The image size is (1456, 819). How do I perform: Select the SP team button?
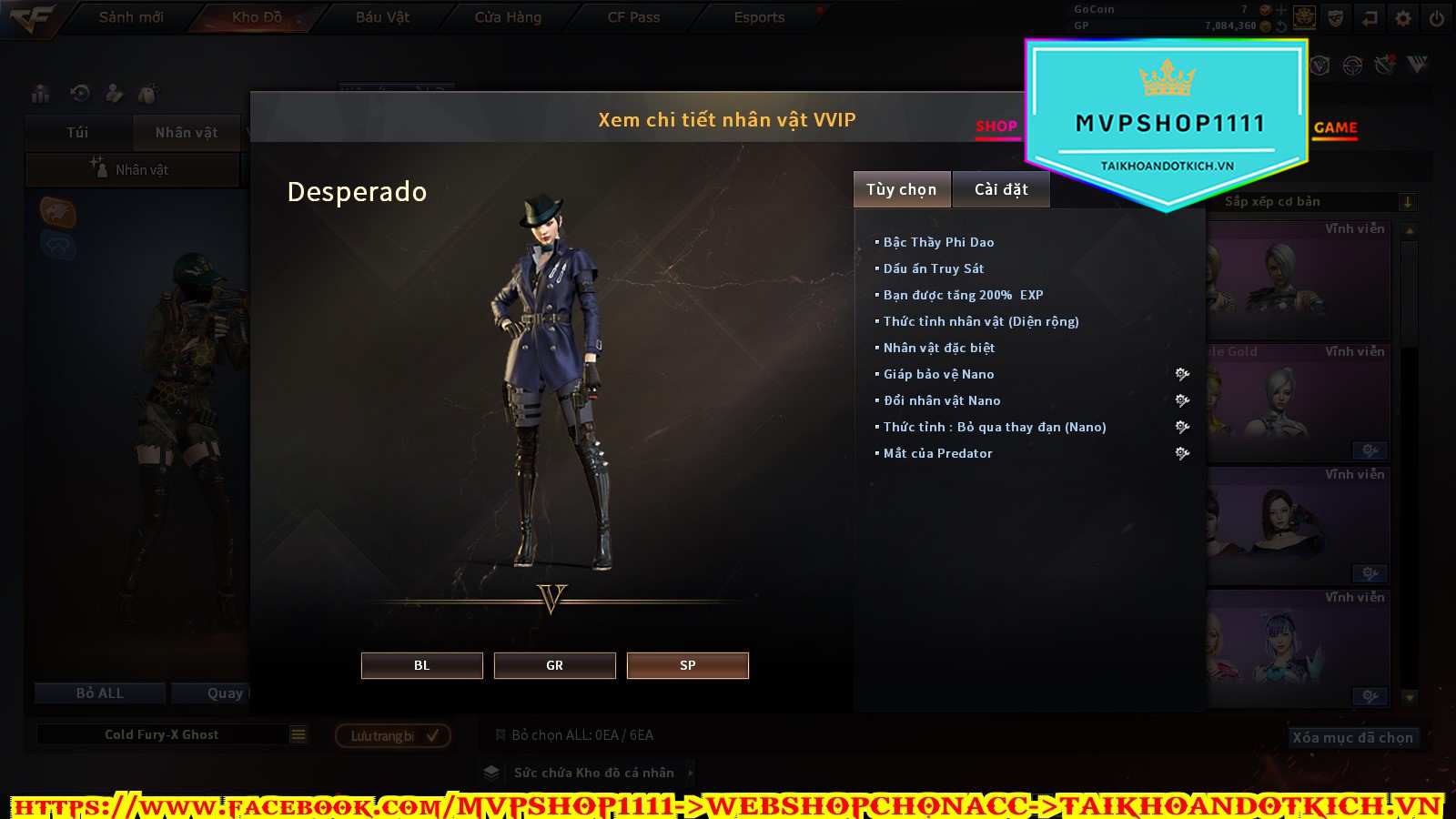(x=687, y=665)
